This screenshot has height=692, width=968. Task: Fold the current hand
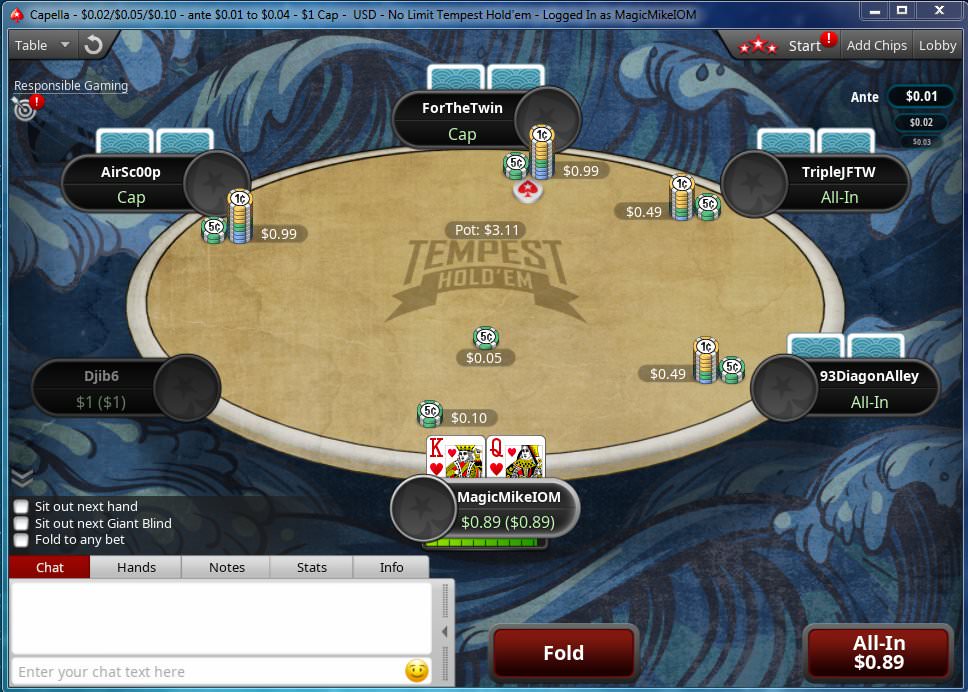click(x=563, y=653)
